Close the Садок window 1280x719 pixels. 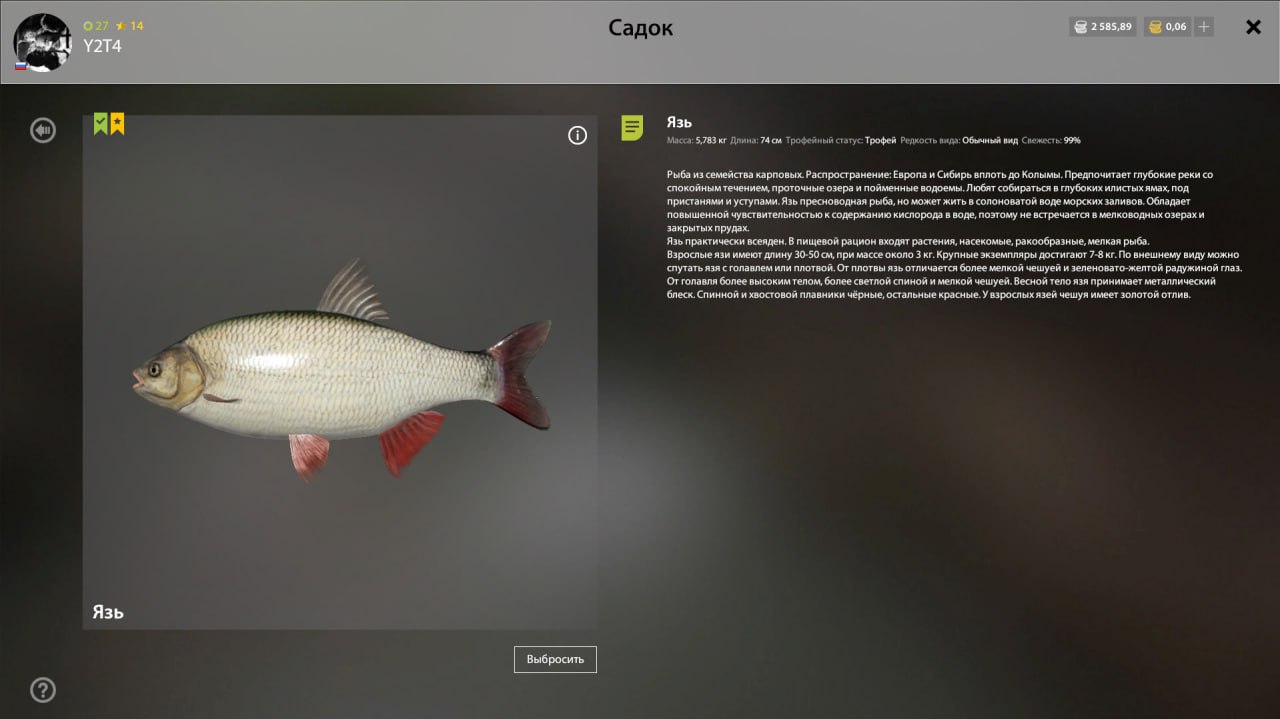coord(1253,27)
